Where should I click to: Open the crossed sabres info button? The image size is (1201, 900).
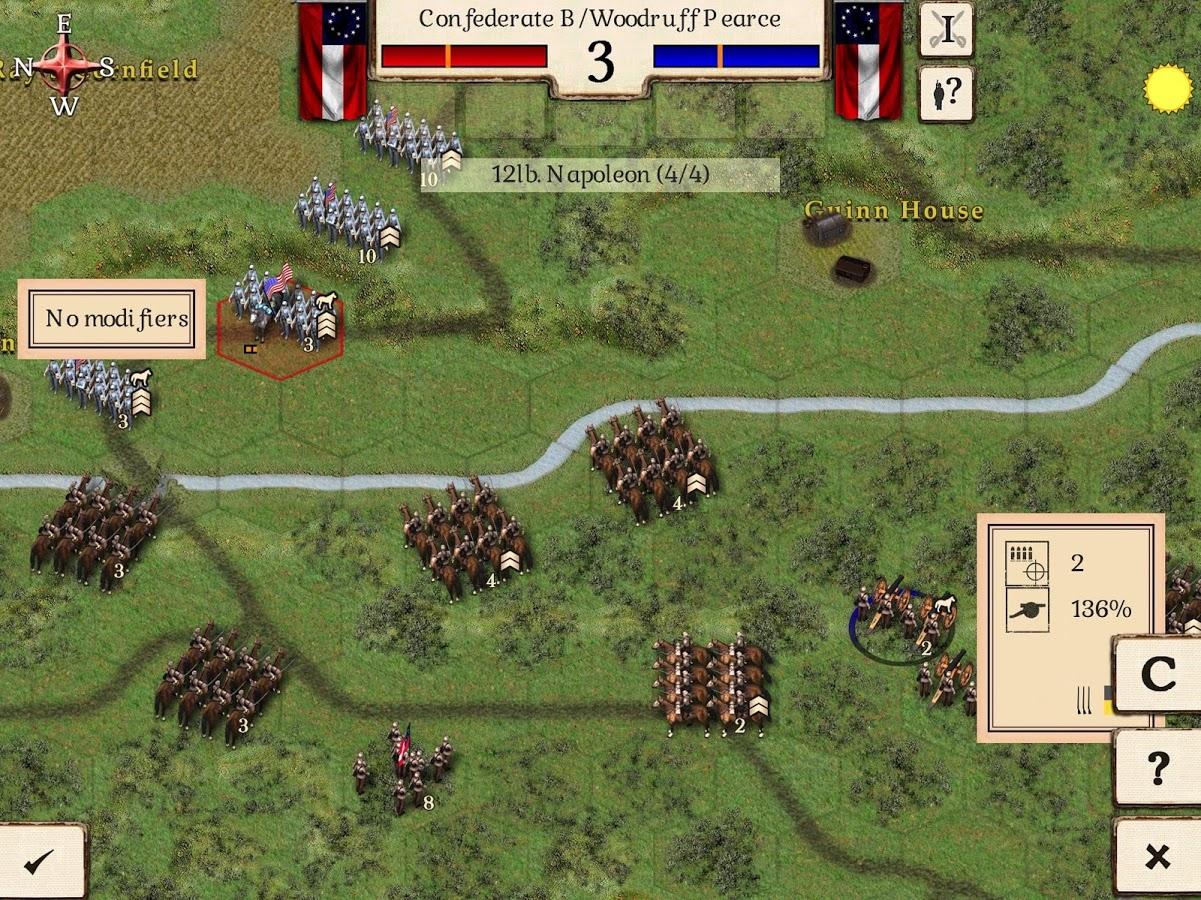[946, 29]
